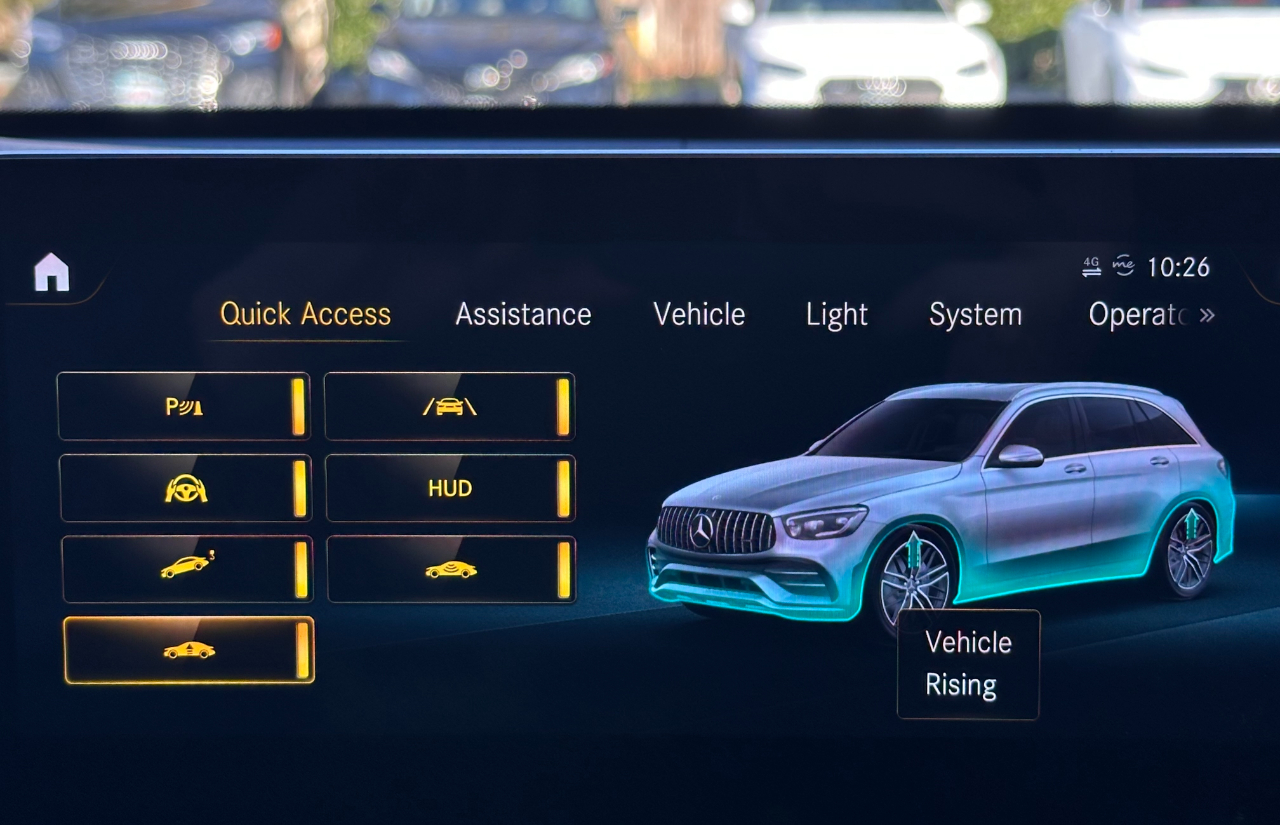Open the Blind Spot Assist icon

(450, 568)
